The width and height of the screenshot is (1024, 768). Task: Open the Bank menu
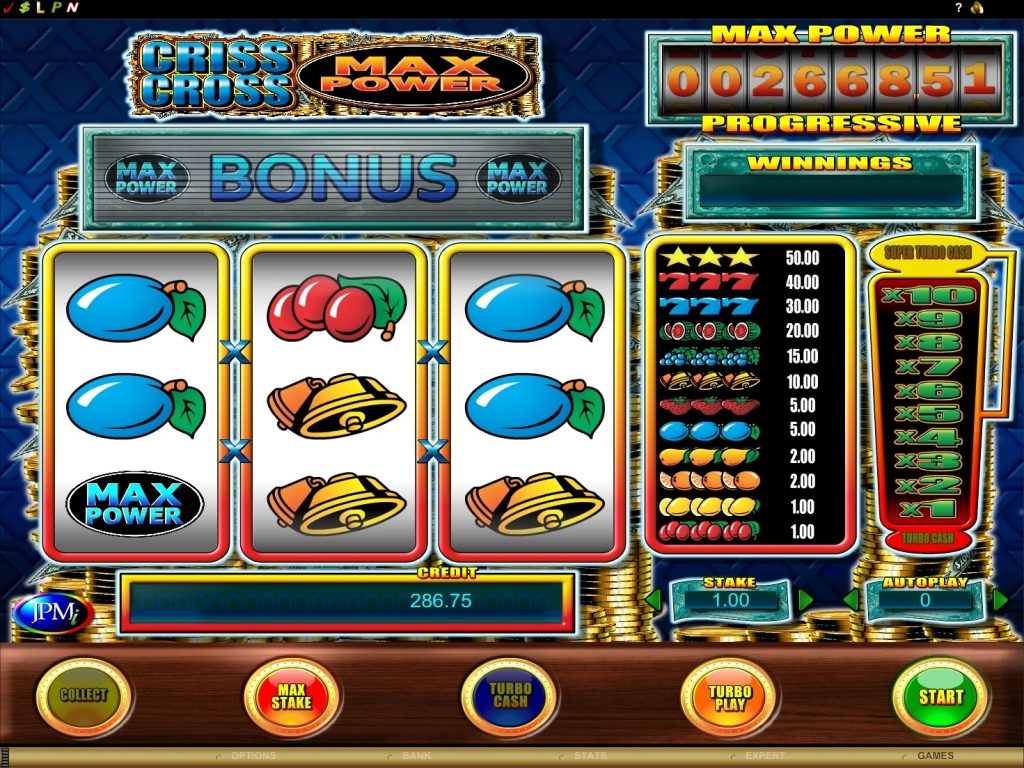point(416,756)
